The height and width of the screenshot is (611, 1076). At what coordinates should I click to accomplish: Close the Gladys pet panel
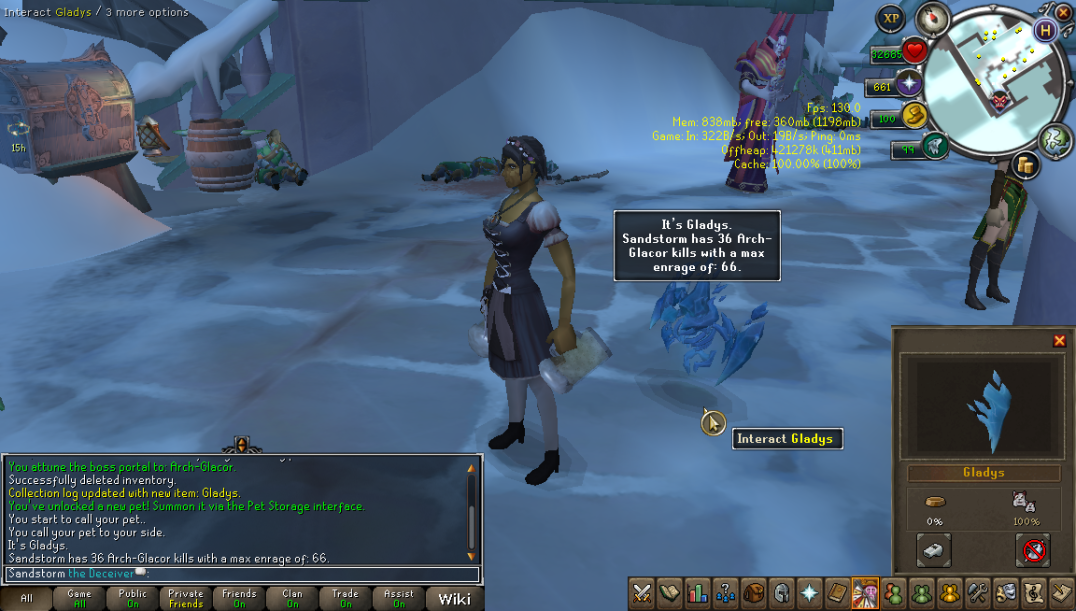coord(1059,341)
